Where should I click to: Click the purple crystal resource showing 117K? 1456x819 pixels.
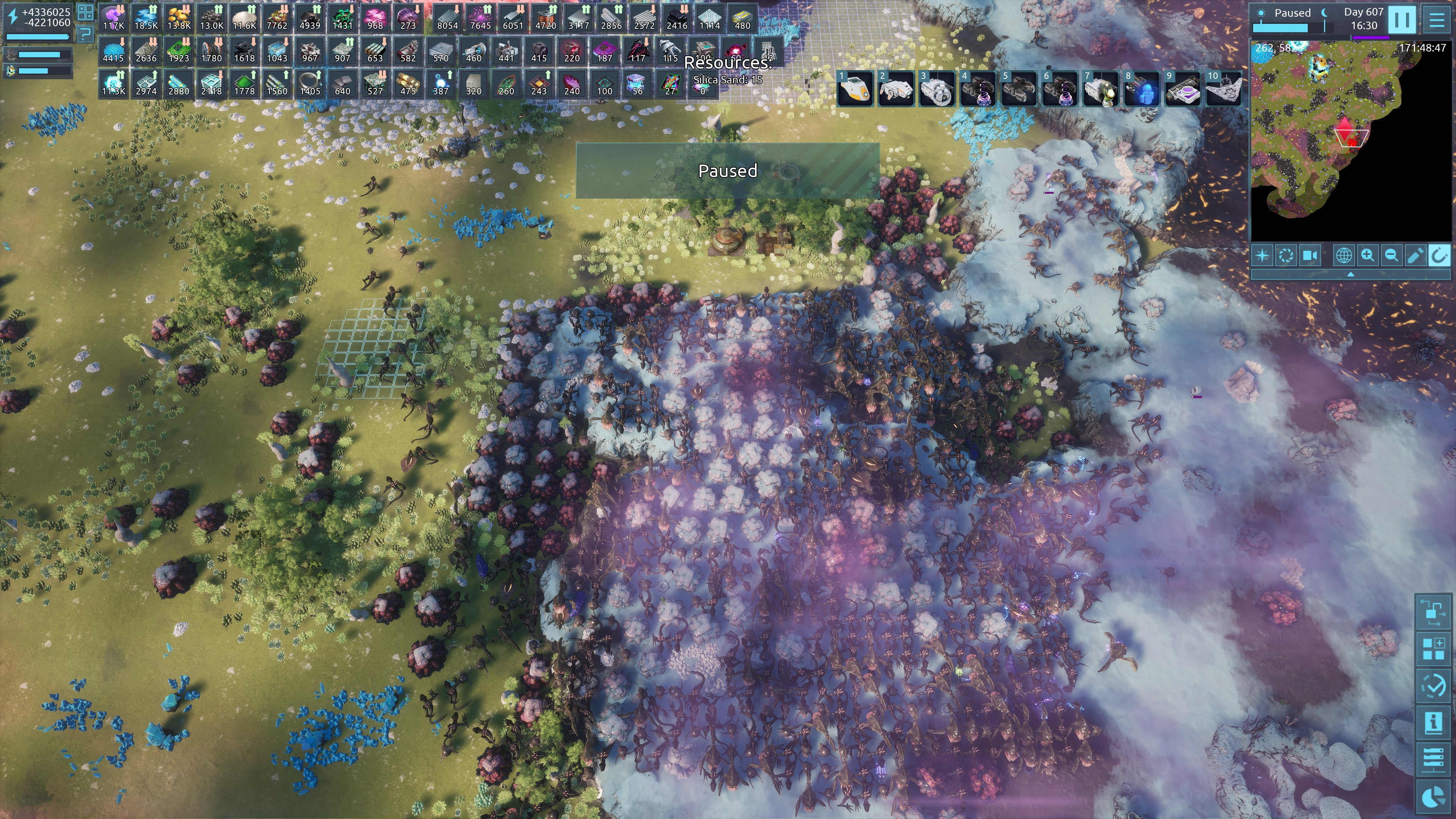(x=114, y=19)
